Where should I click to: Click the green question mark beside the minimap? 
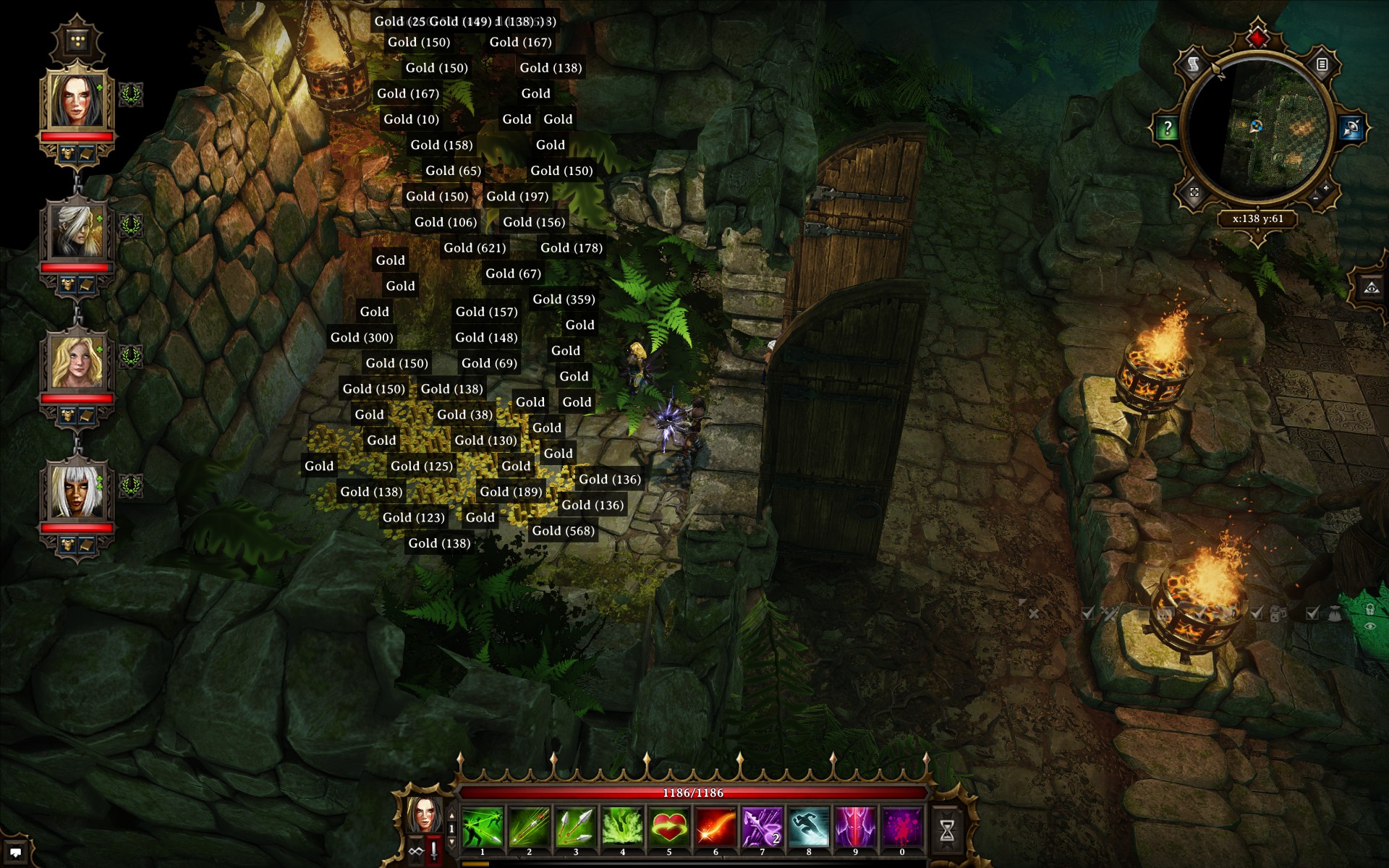pos(1167,127)
